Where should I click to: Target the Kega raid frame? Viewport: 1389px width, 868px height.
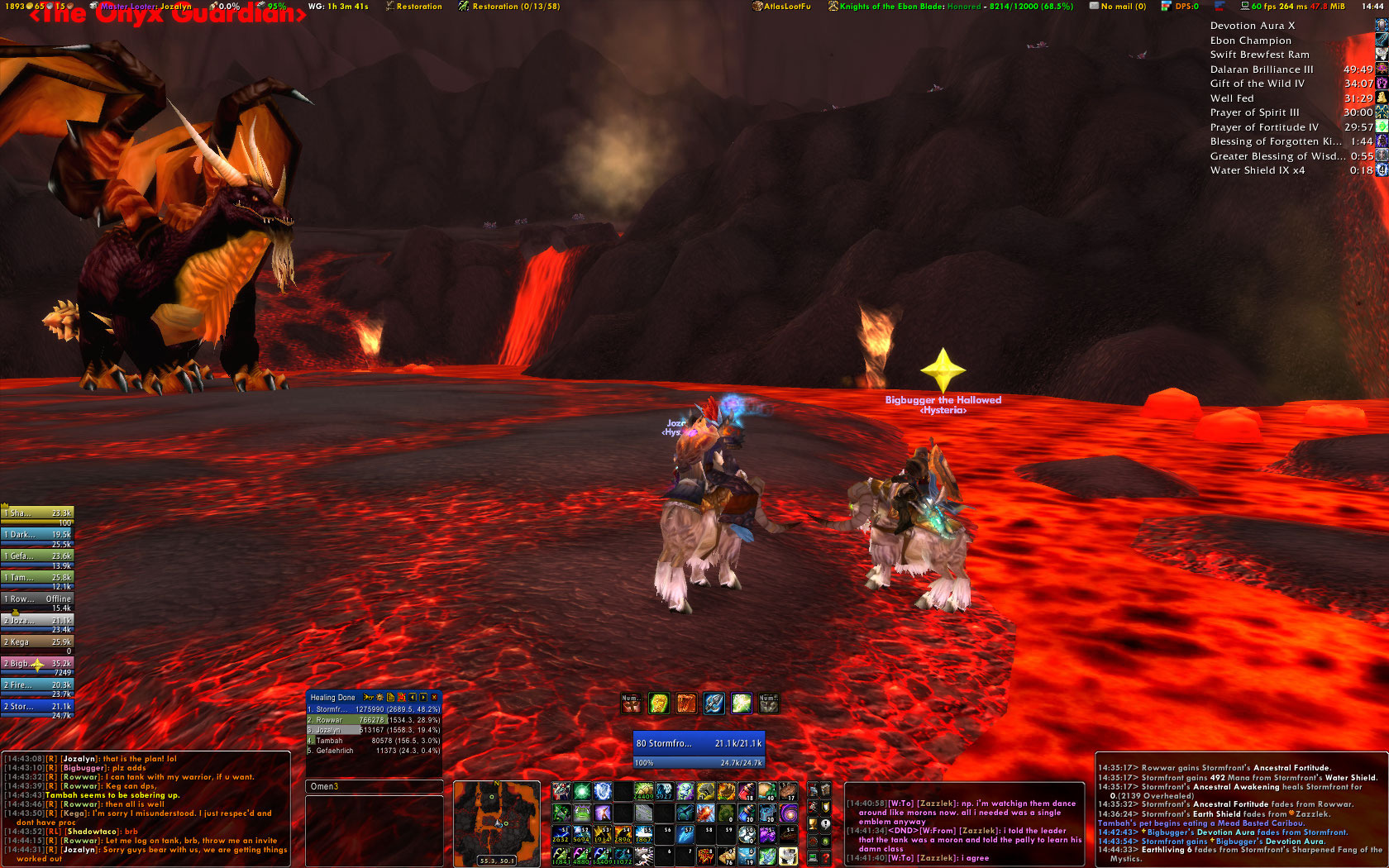(x=38, y=642)
